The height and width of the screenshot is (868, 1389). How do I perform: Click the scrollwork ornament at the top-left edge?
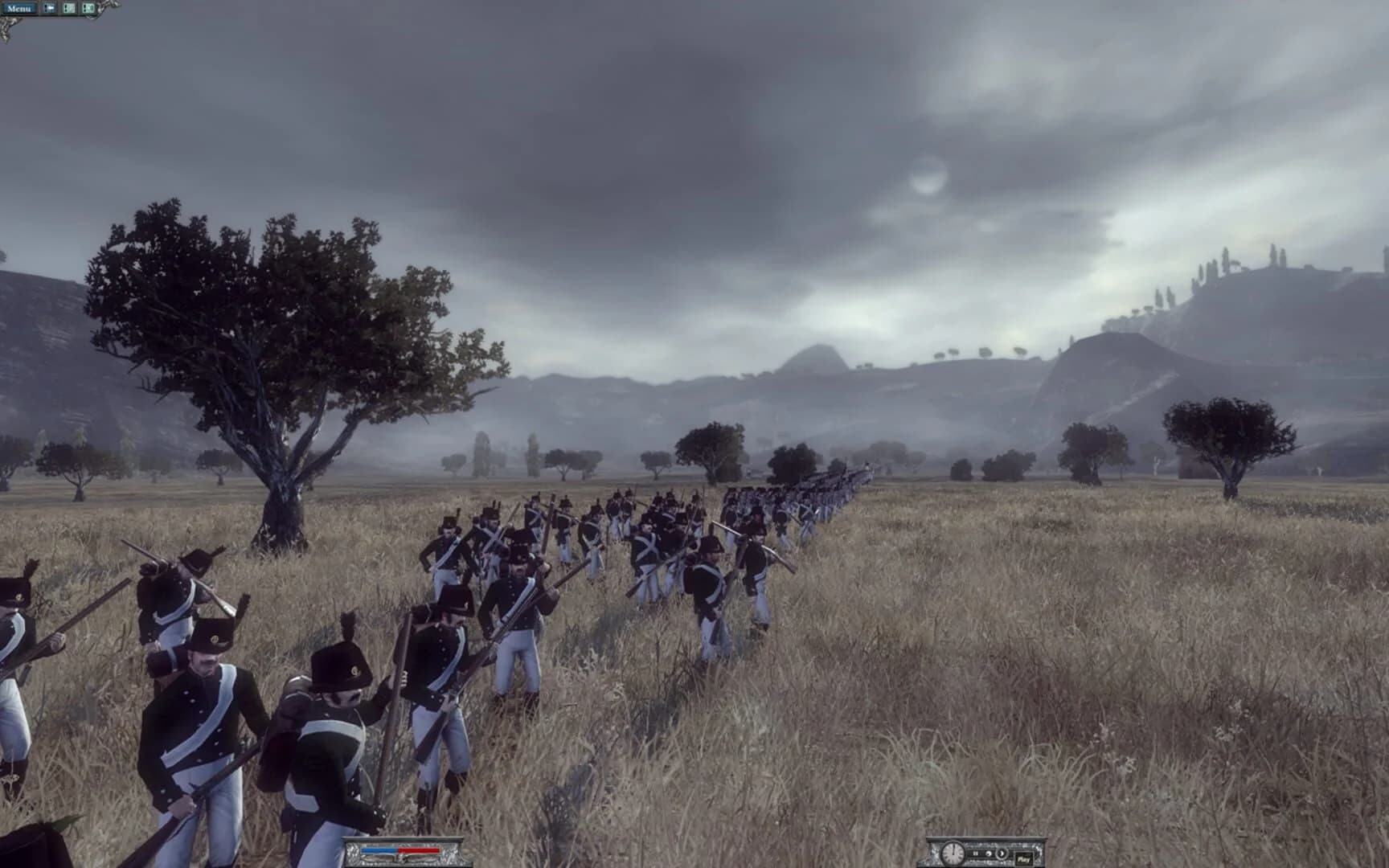(x=8, y=24)
